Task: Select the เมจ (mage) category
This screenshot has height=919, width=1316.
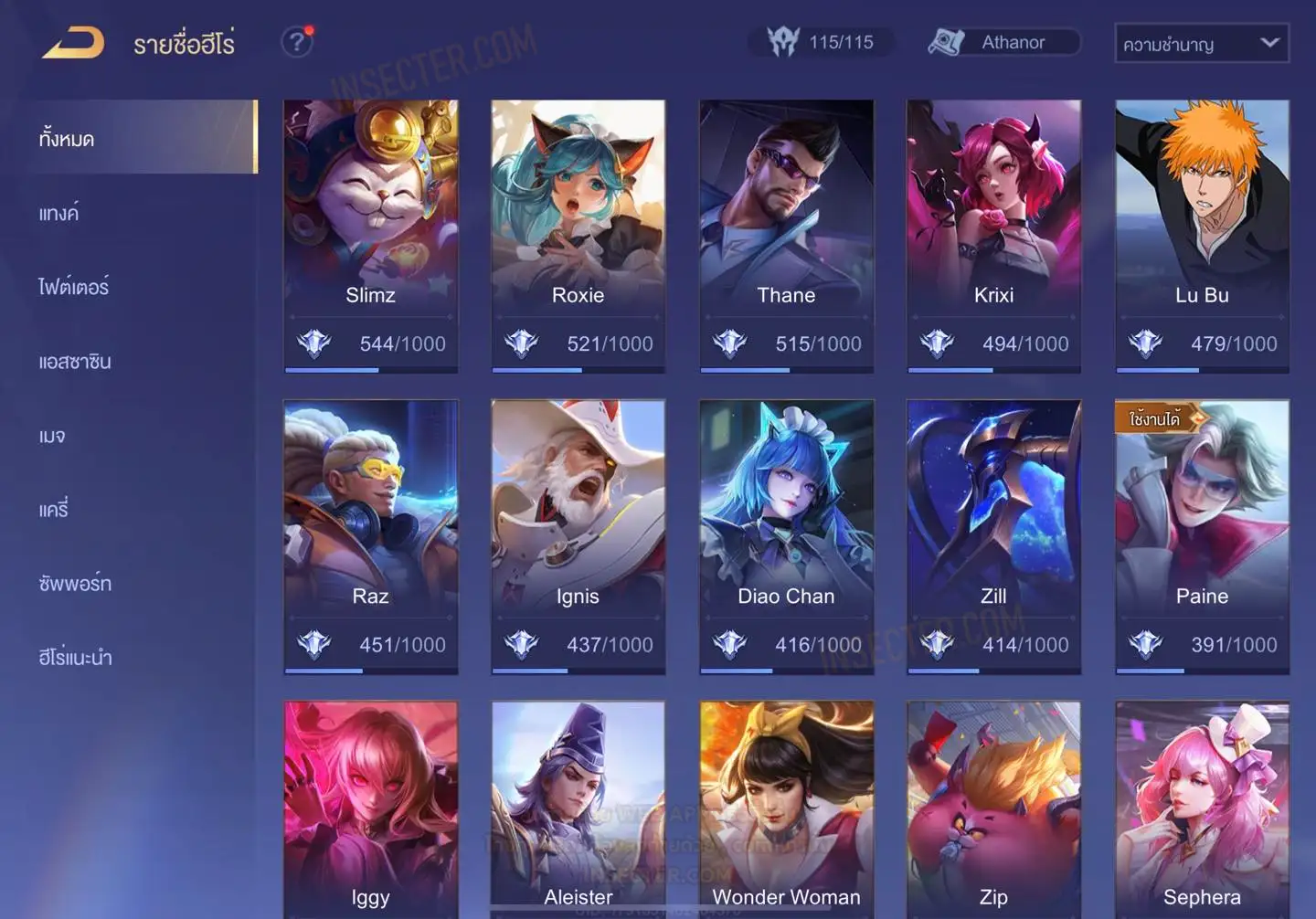Action: pyautogui.click(x=52, y=435)
